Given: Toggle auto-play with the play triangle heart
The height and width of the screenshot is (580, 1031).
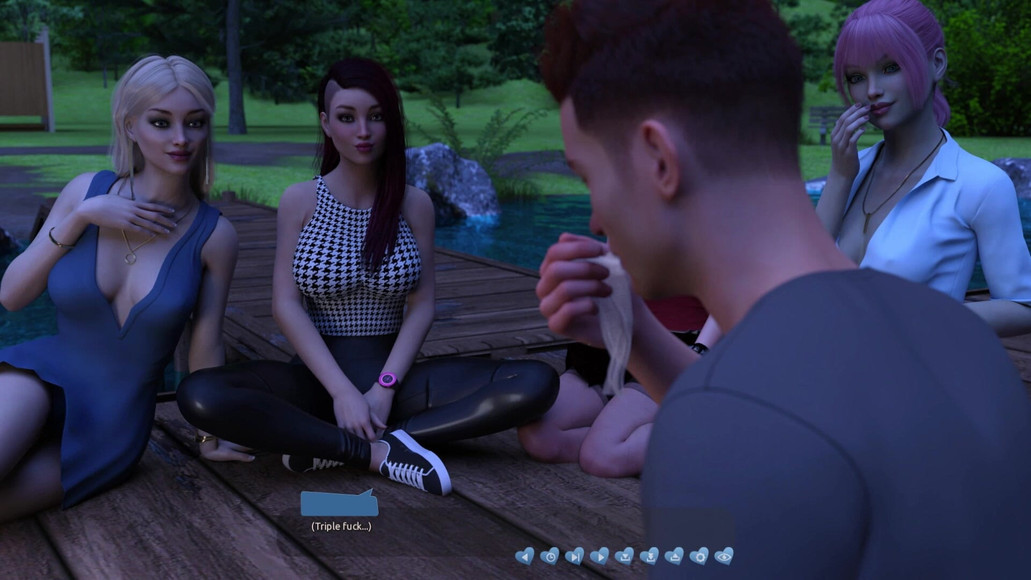Looking at the screenshot, I should tap(599, 556).
